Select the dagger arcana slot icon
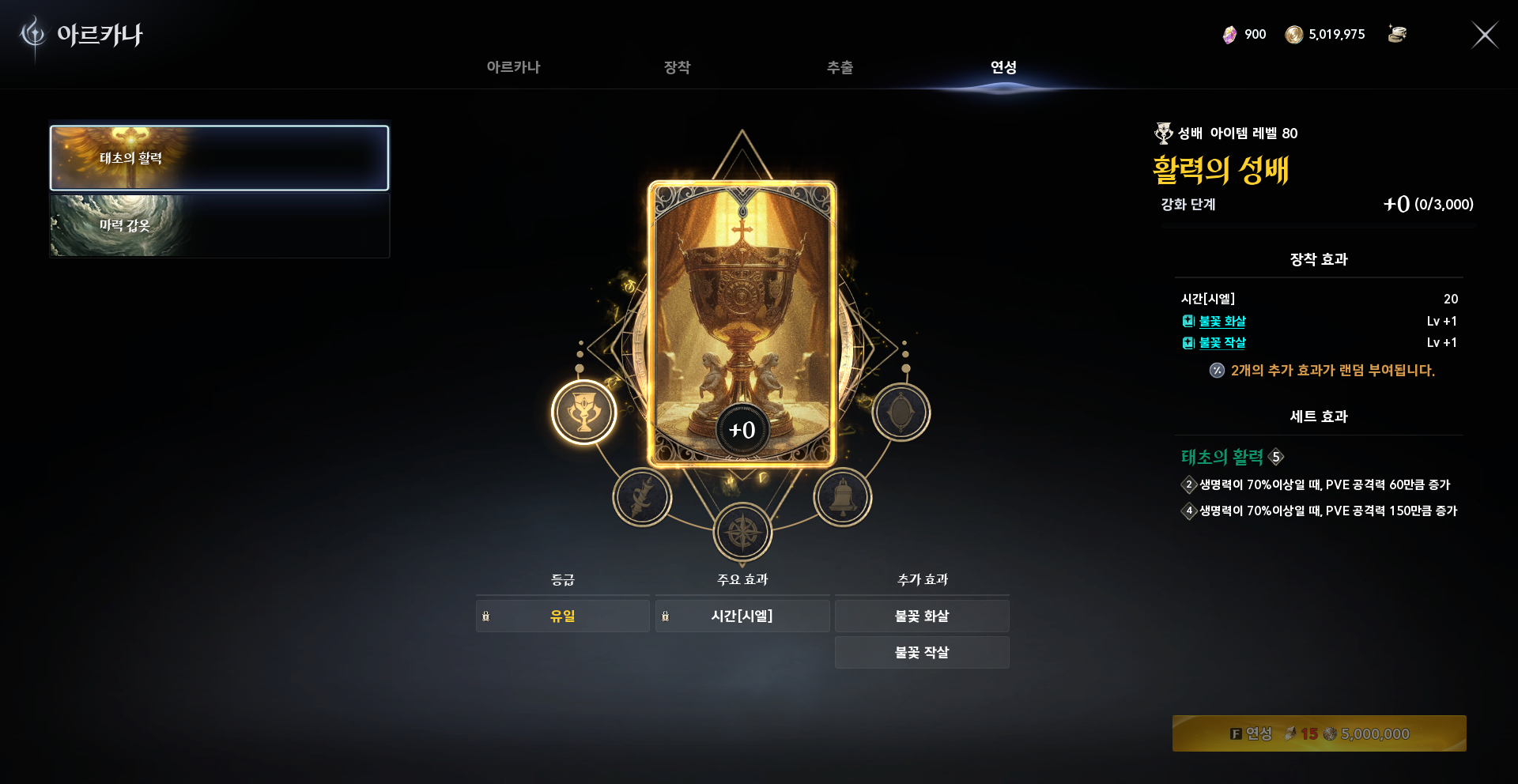 point(642,496)
